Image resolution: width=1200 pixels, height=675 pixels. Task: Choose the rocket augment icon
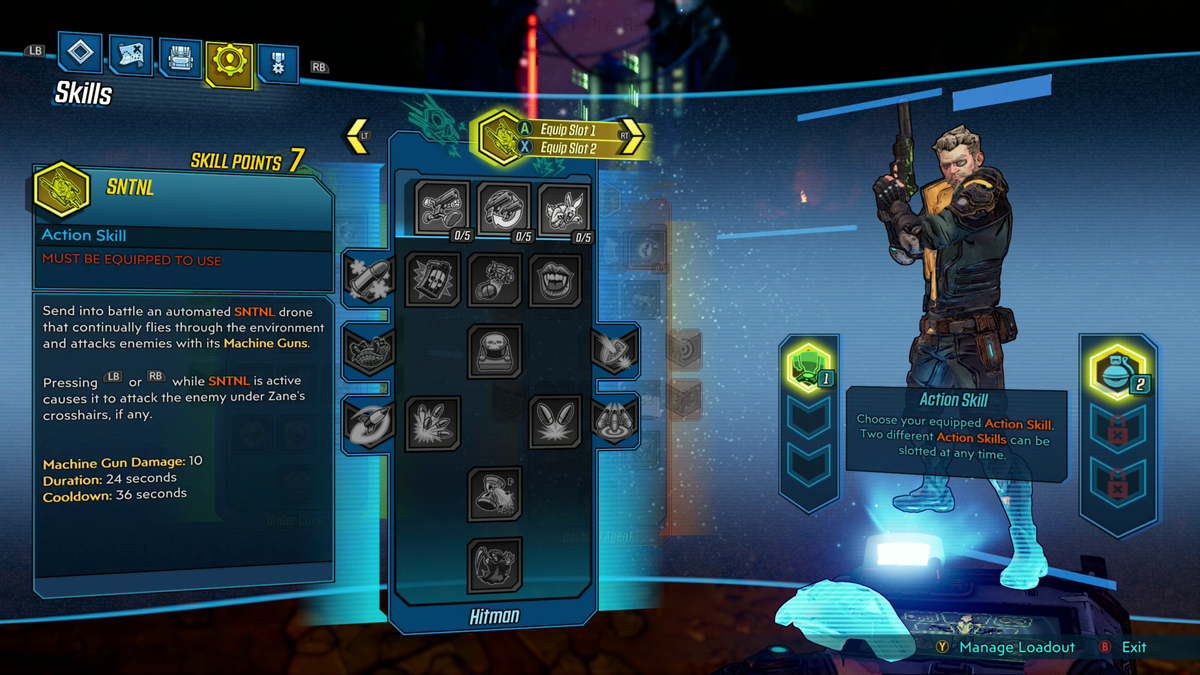(x=367, y=422)
